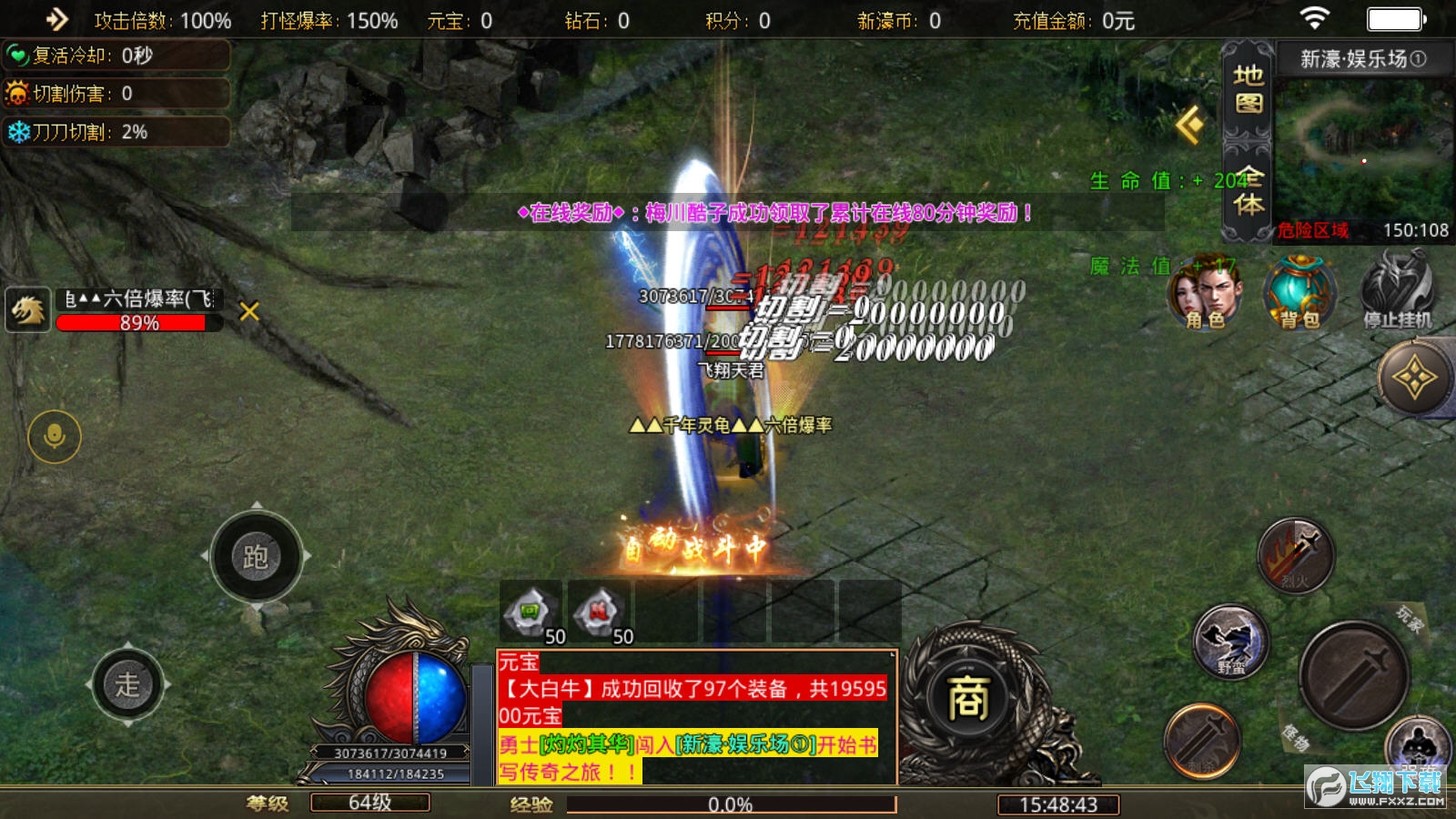Open the minimap view
Image resolution: width=1456 pixels, height=819 pixels.
point(1362,150)
